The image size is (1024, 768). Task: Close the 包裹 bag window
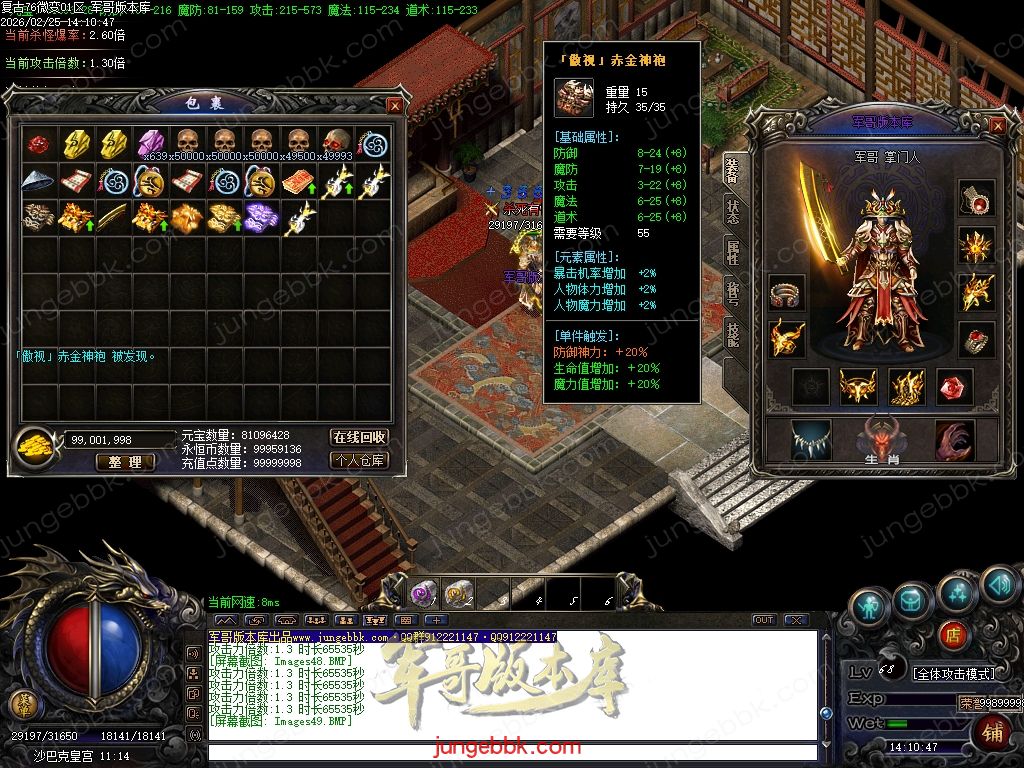[x=395, y=105]
